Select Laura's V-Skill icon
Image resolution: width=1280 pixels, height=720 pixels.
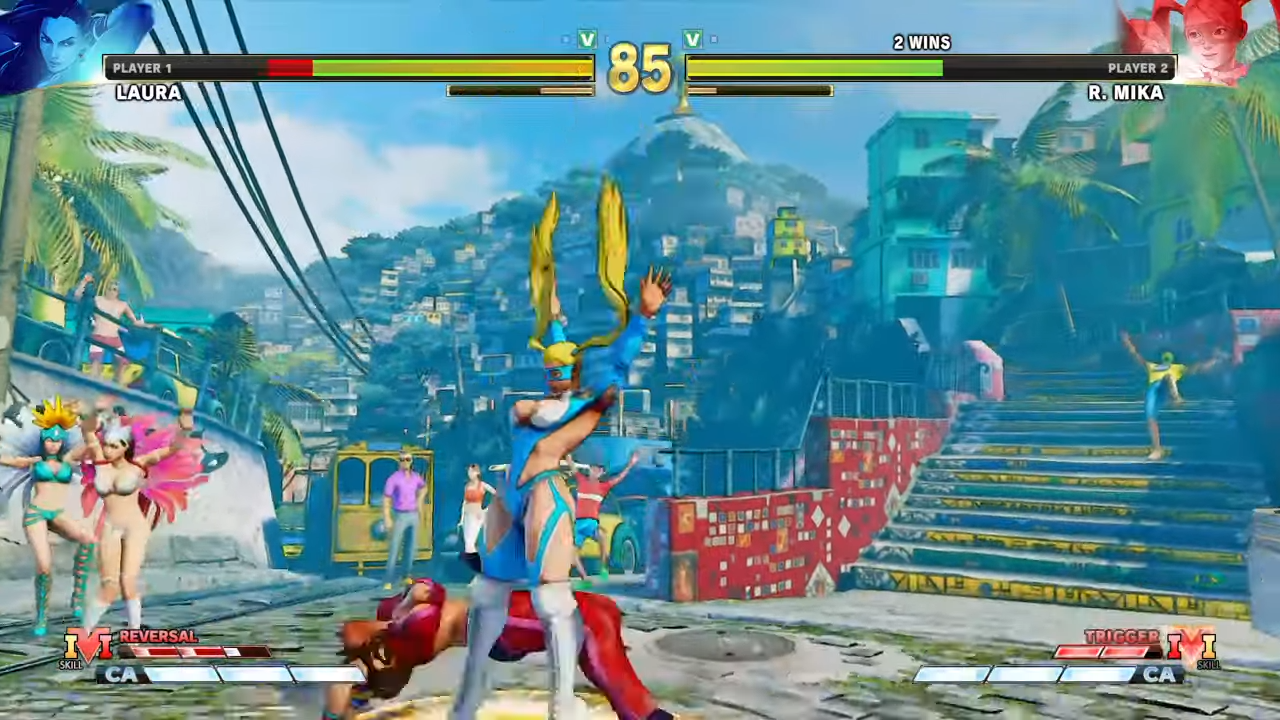point(90,645)
